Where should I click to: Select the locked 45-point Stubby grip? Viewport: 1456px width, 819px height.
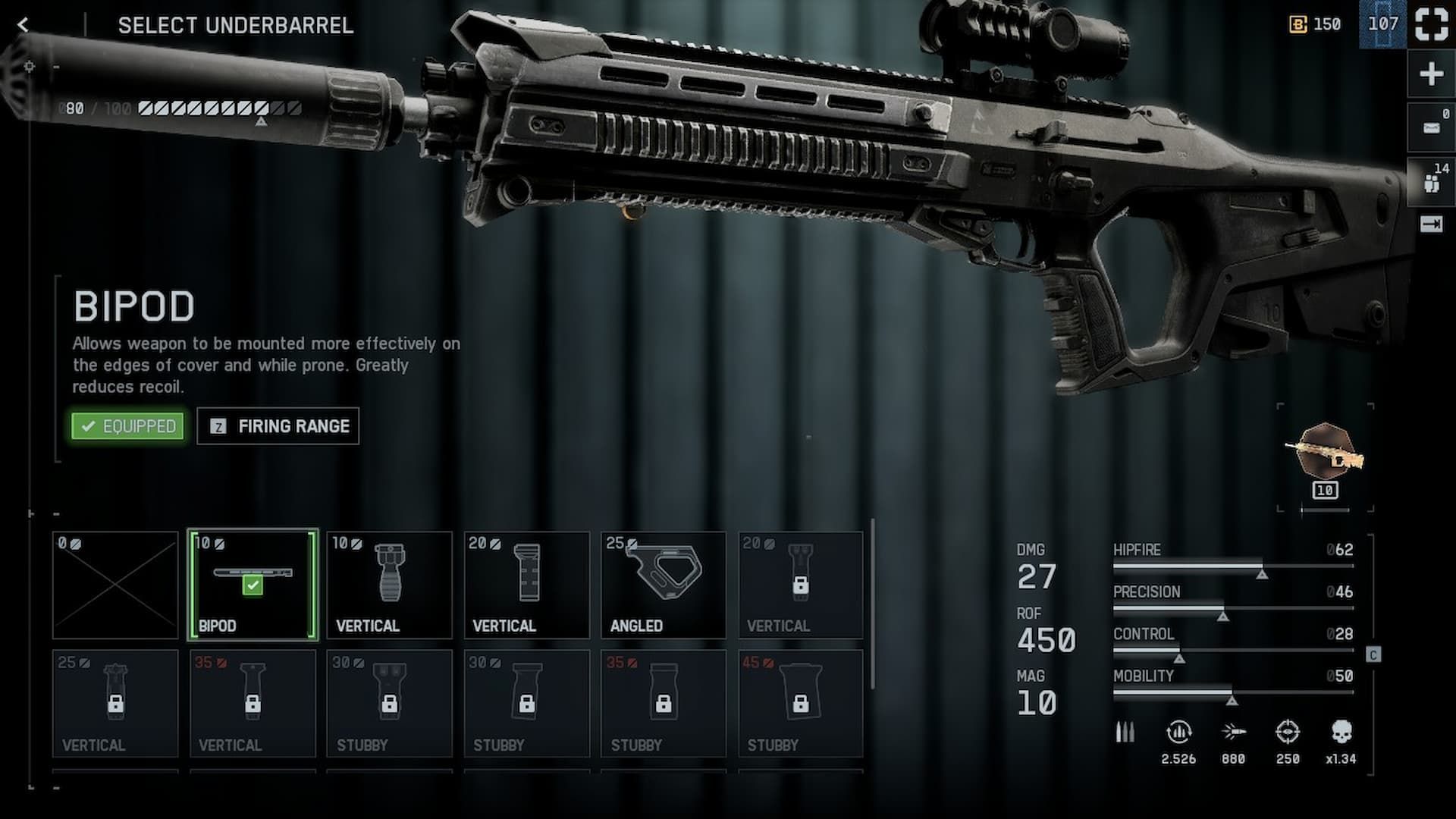tap(800, 704)
